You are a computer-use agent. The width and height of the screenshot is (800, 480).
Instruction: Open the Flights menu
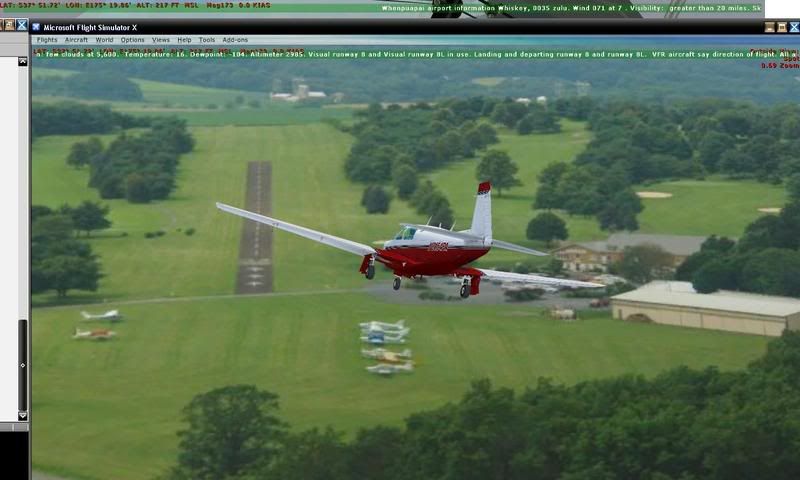(x=47, y=40)
